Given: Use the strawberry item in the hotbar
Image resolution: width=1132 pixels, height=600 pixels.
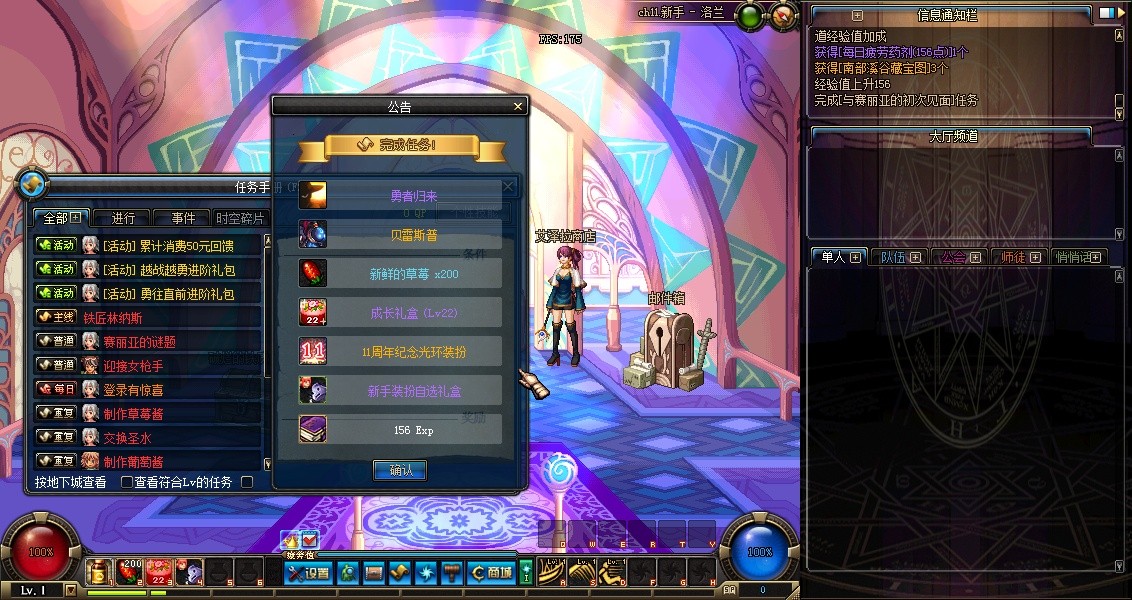Looking at the screenshot, I should point(129,571).
